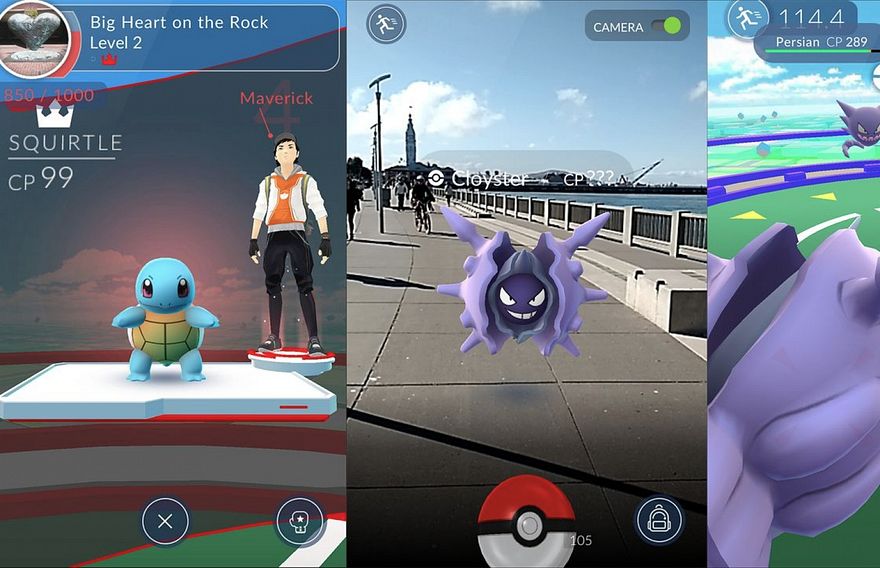This screenshot has height=568, width=880.
Task: Run from the Cloyster encounter via the flee icon
Action: coord(386,24)
